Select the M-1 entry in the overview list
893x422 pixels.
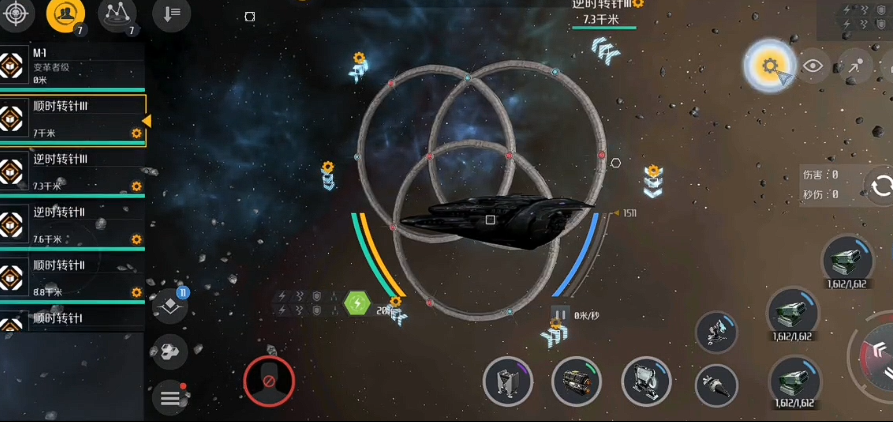(70, 66)
